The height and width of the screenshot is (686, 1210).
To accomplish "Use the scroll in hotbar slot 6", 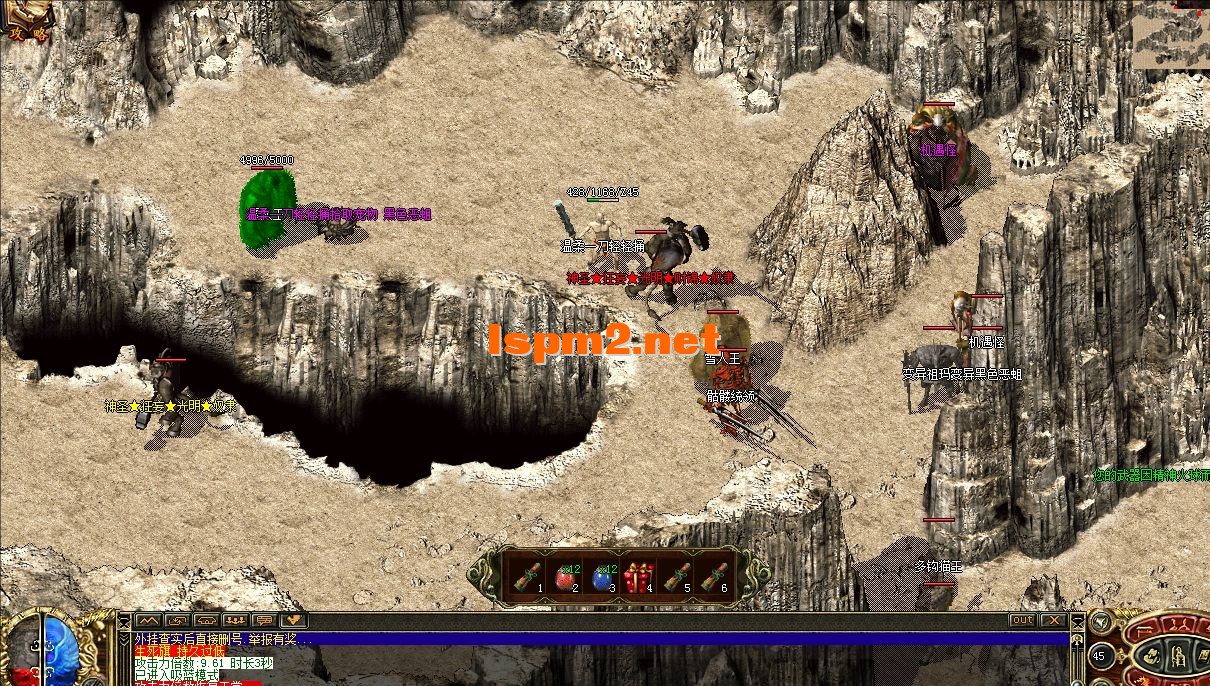I will tap(715, 575).
